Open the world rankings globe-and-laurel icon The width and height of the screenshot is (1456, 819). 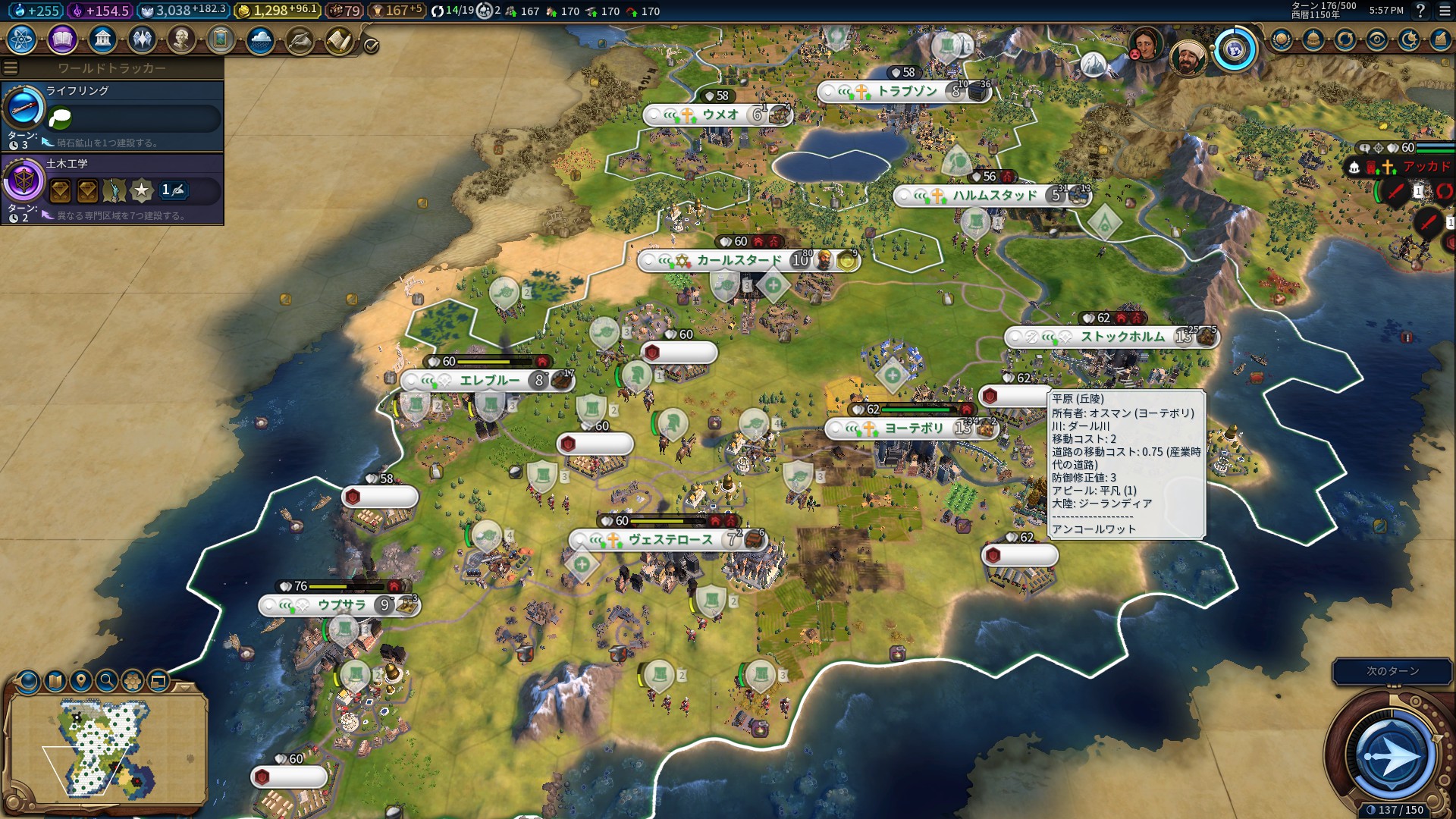coord(1282,39)
